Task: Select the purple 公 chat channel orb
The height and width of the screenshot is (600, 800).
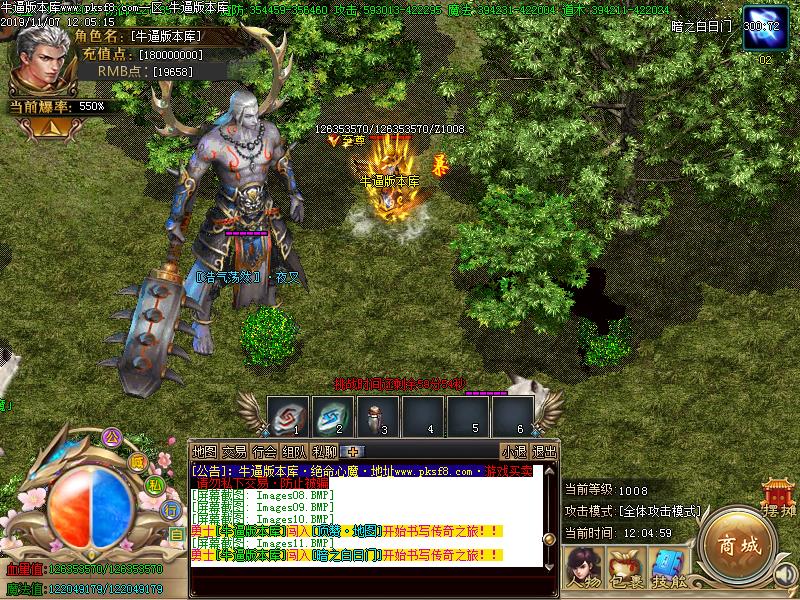Action: [112, 437]
